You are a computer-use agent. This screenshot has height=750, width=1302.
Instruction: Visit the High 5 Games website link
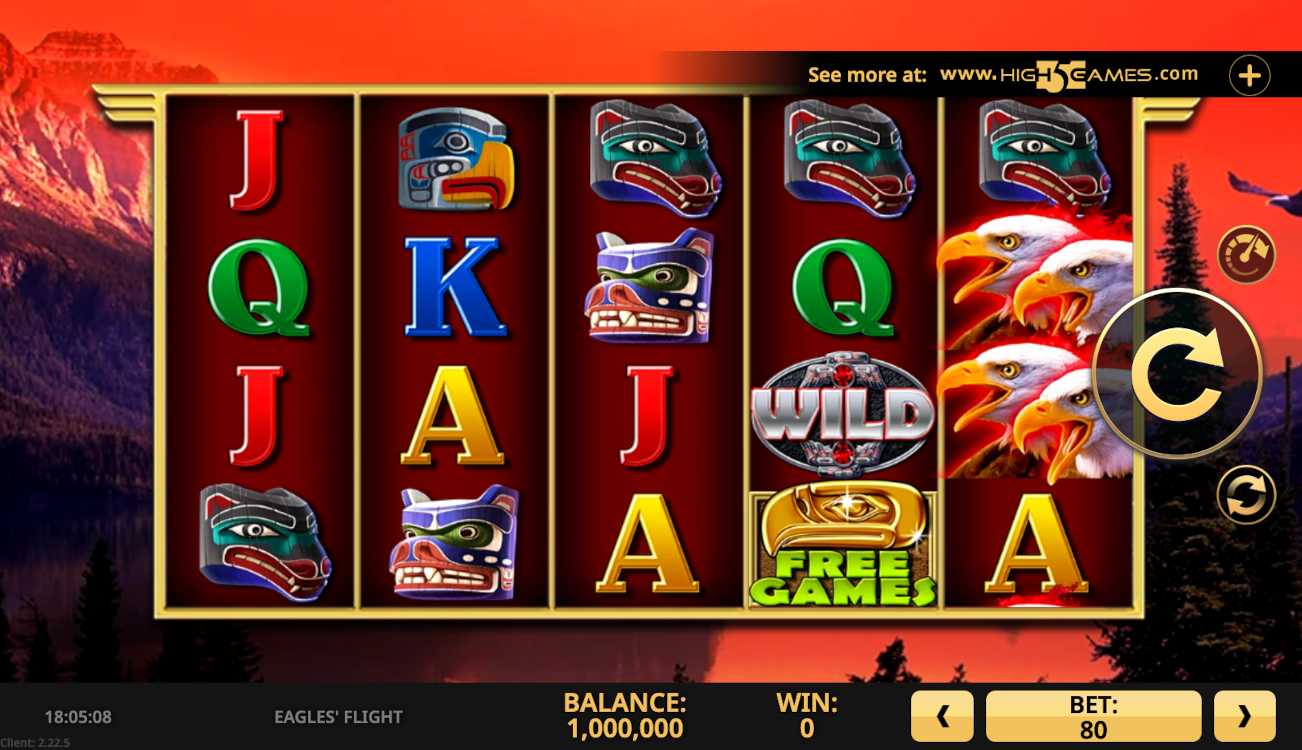click(x=1068, y=75)
